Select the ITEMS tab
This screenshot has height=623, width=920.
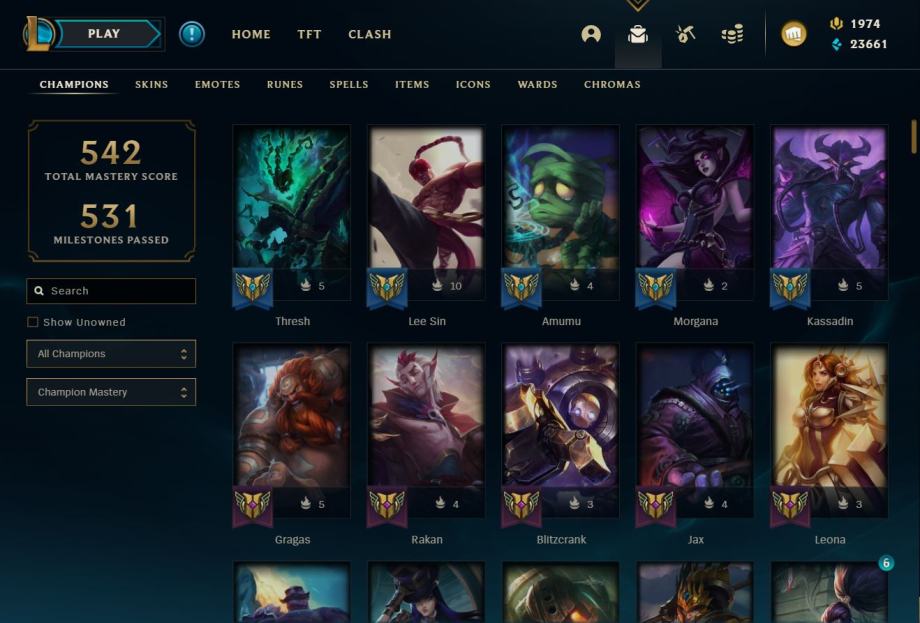pos(412,84)
